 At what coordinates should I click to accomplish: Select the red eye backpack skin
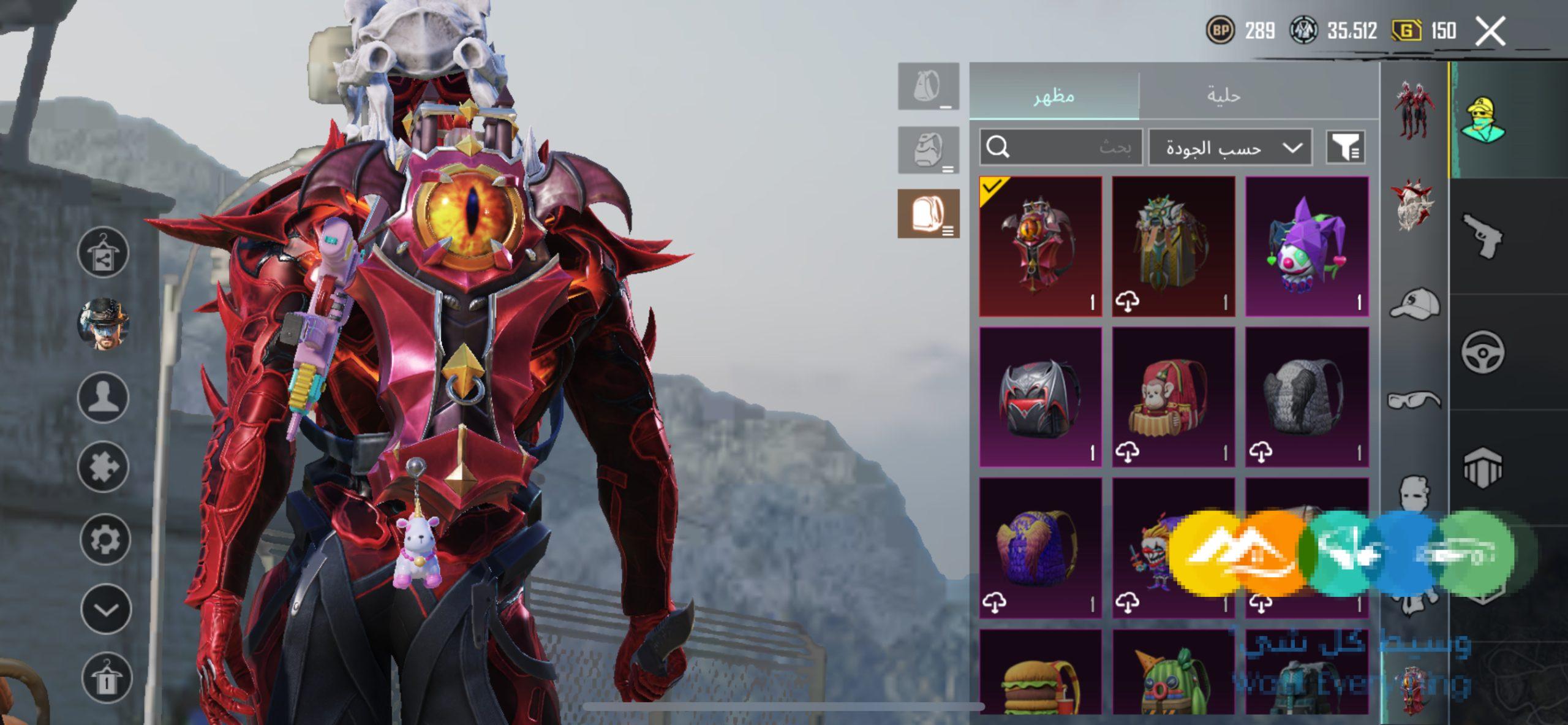(x=1040, y=246)
